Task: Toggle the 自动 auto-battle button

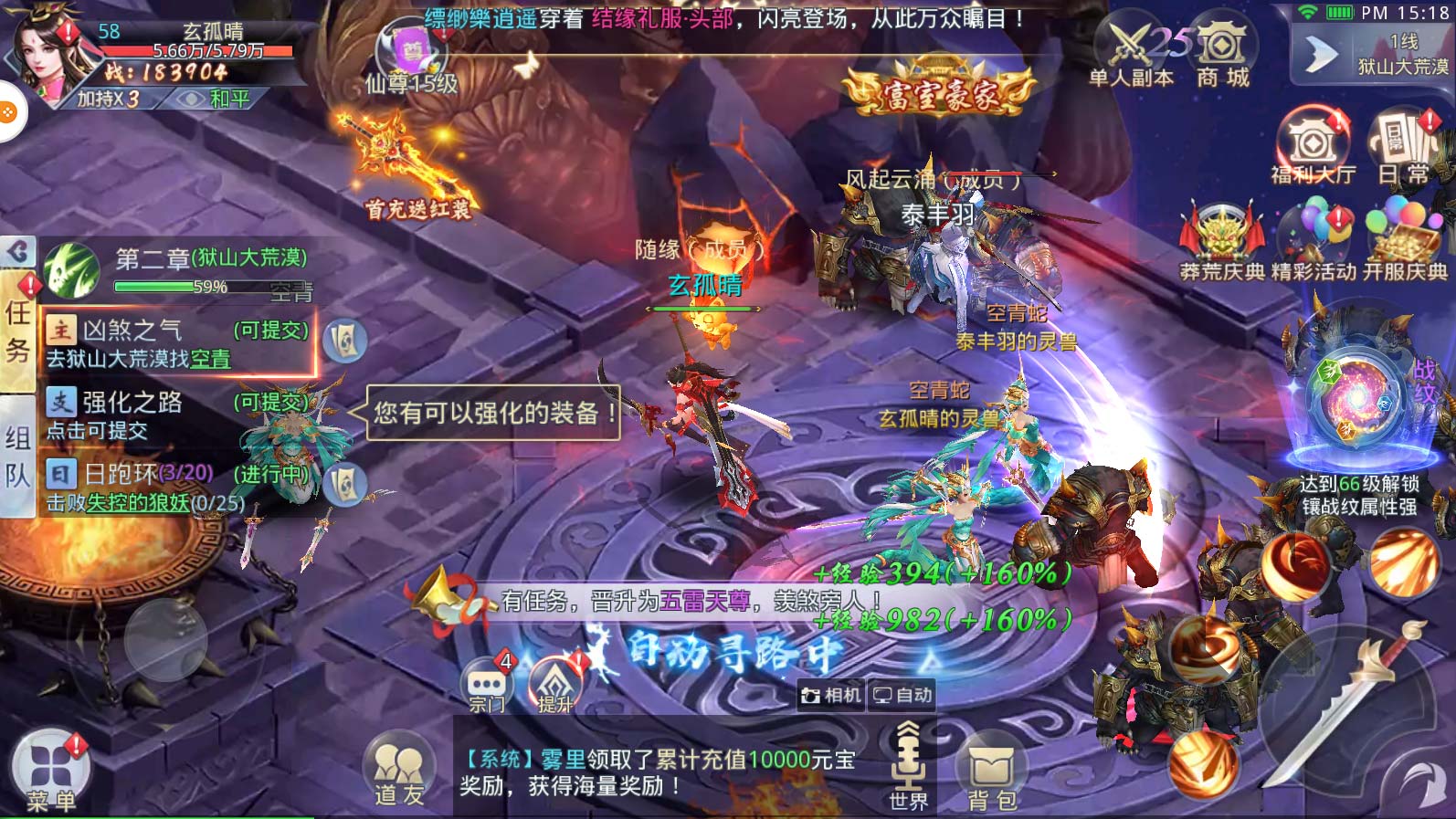Action: tap(902, 696)
